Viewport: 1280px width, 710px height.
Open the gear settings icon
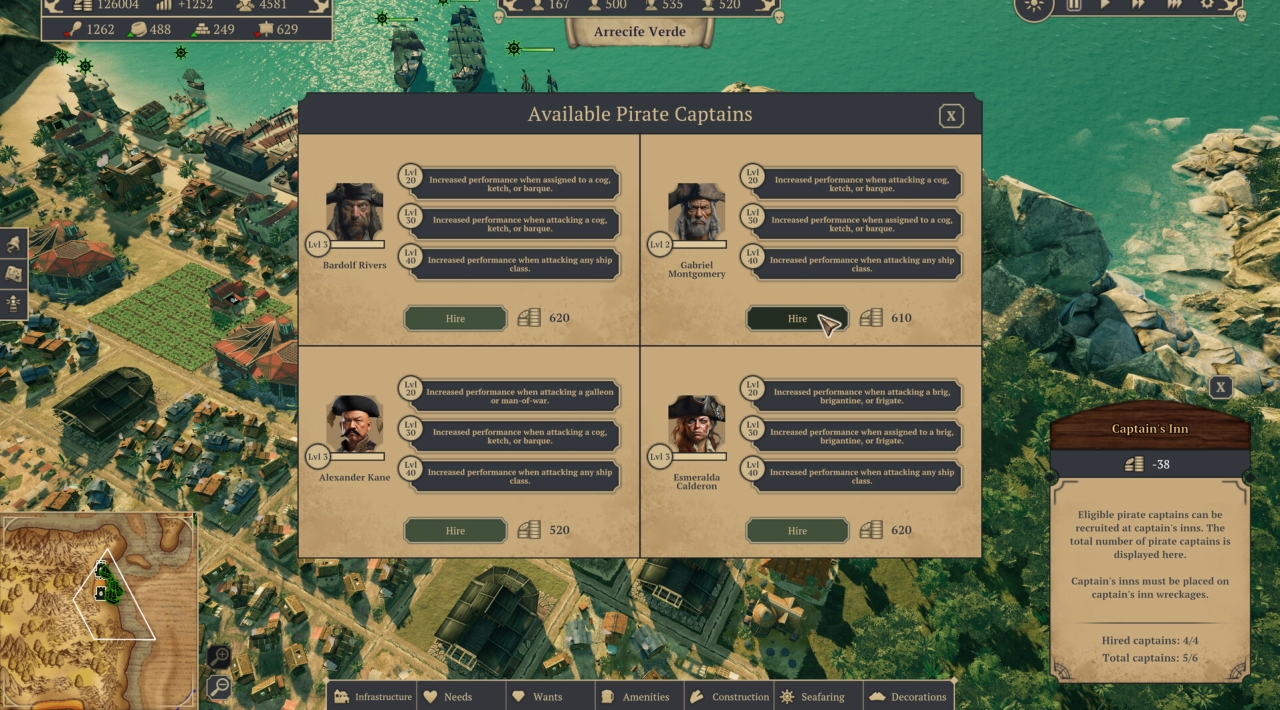pos(1207,5)
